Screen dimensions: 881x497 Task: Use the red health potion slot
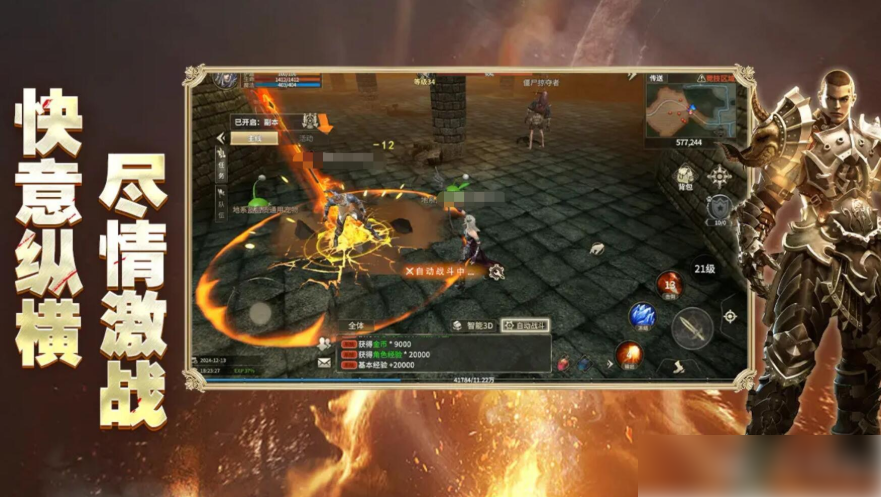[x=565, y=364]
